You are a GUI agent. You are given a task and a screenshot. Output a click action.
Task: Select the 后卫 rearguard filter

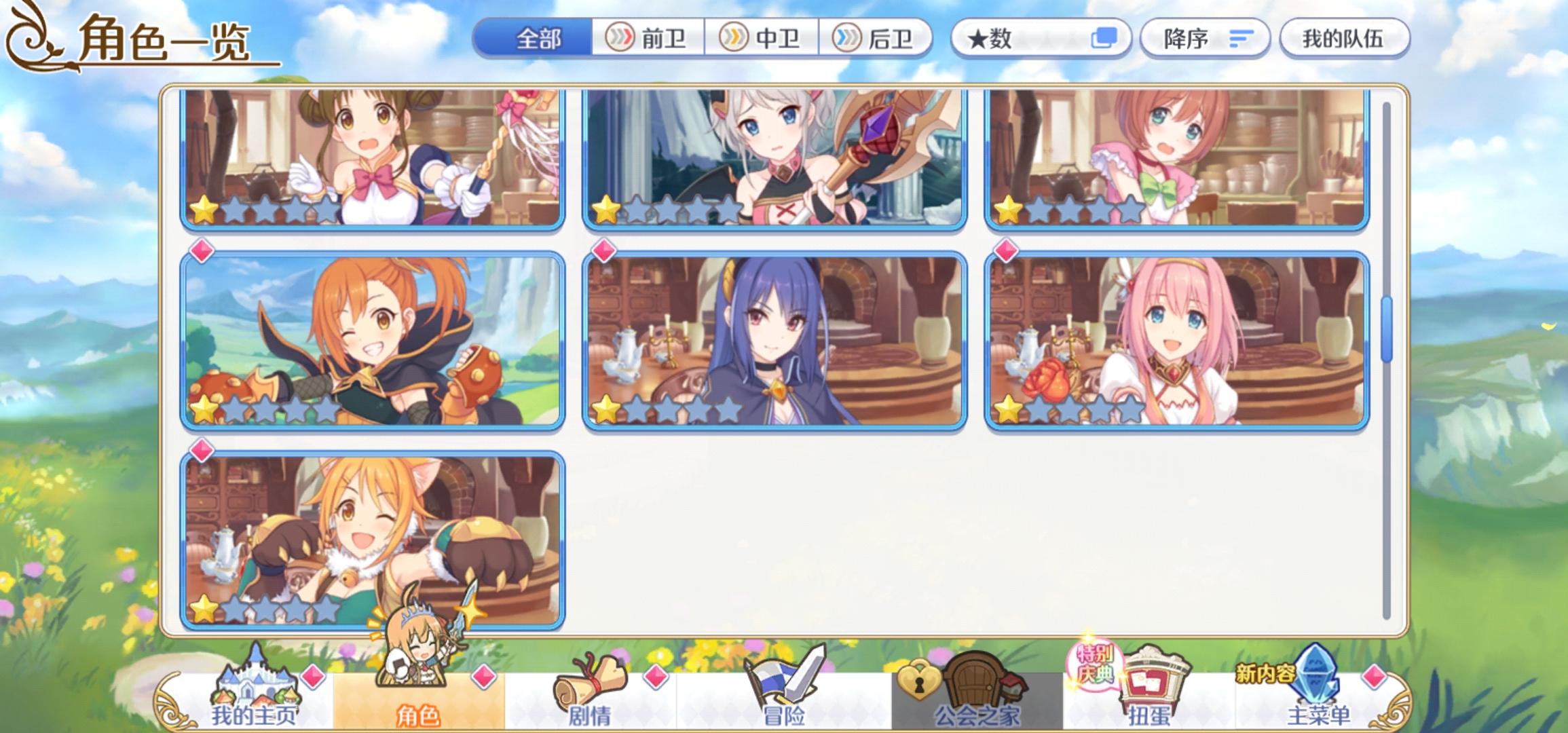[878, 39]
